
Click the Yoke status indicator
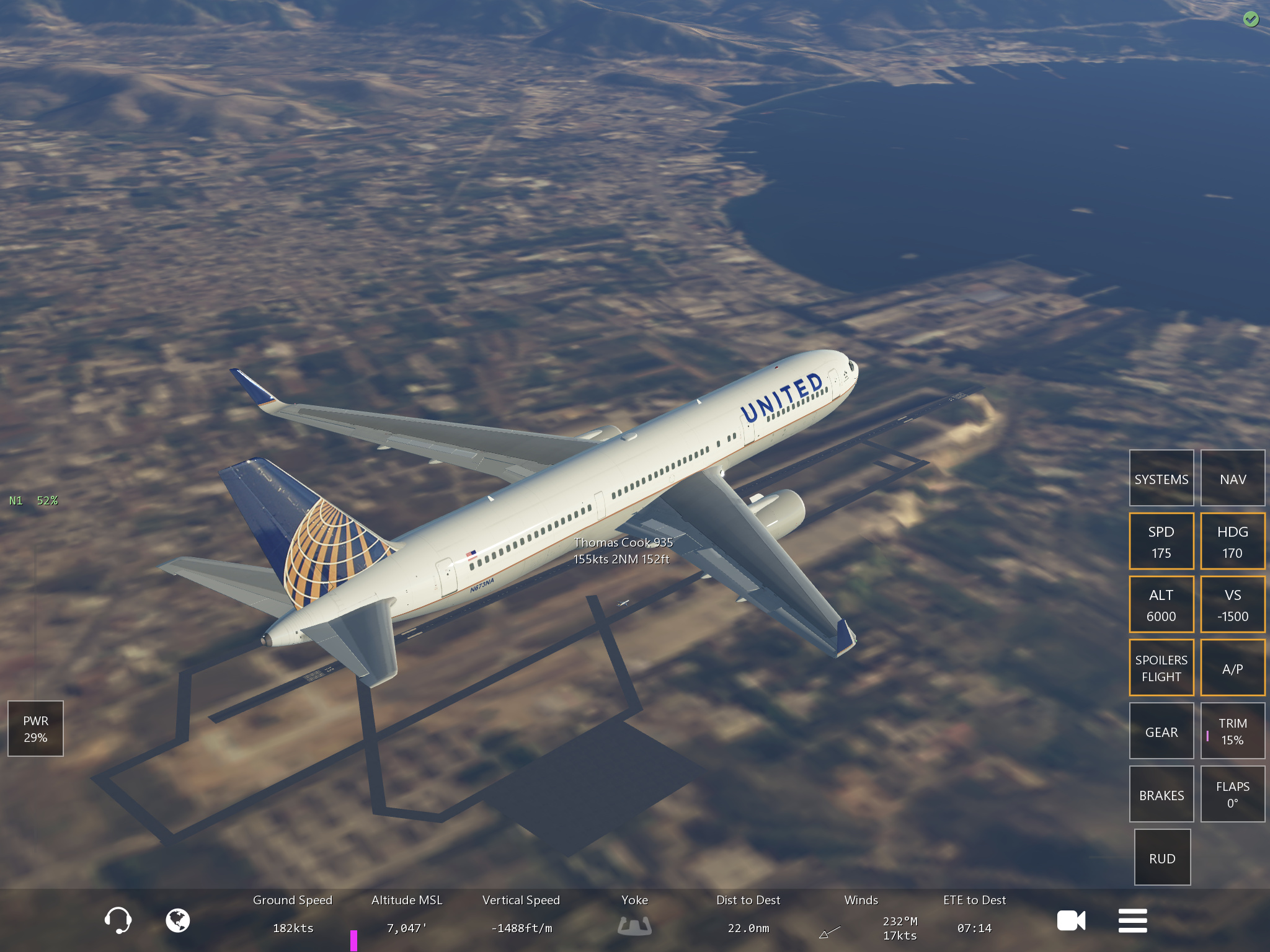pyautogui.click(x=634, y=925)
